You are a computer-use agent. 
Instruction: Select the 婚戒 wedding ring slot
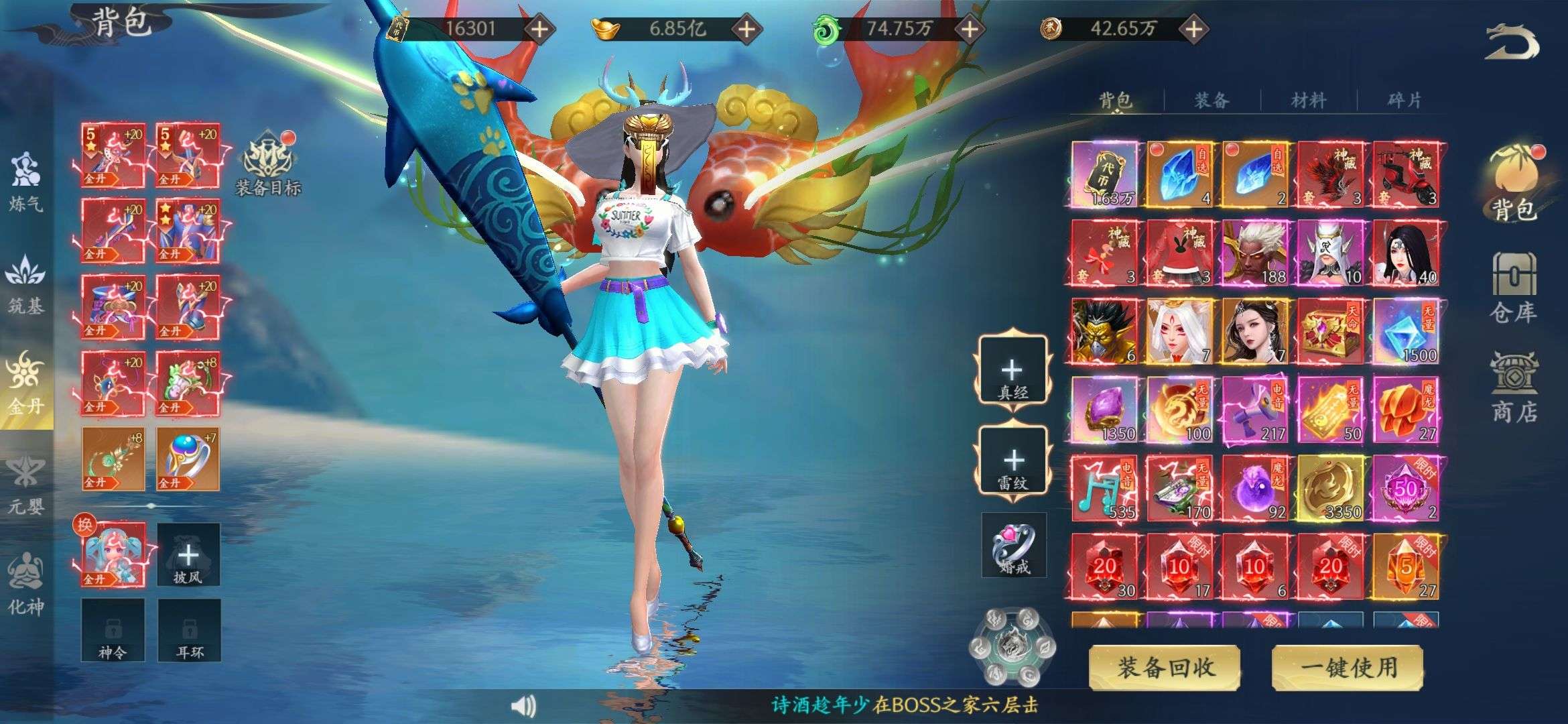pyautogui.click(x=1014, y=545)
